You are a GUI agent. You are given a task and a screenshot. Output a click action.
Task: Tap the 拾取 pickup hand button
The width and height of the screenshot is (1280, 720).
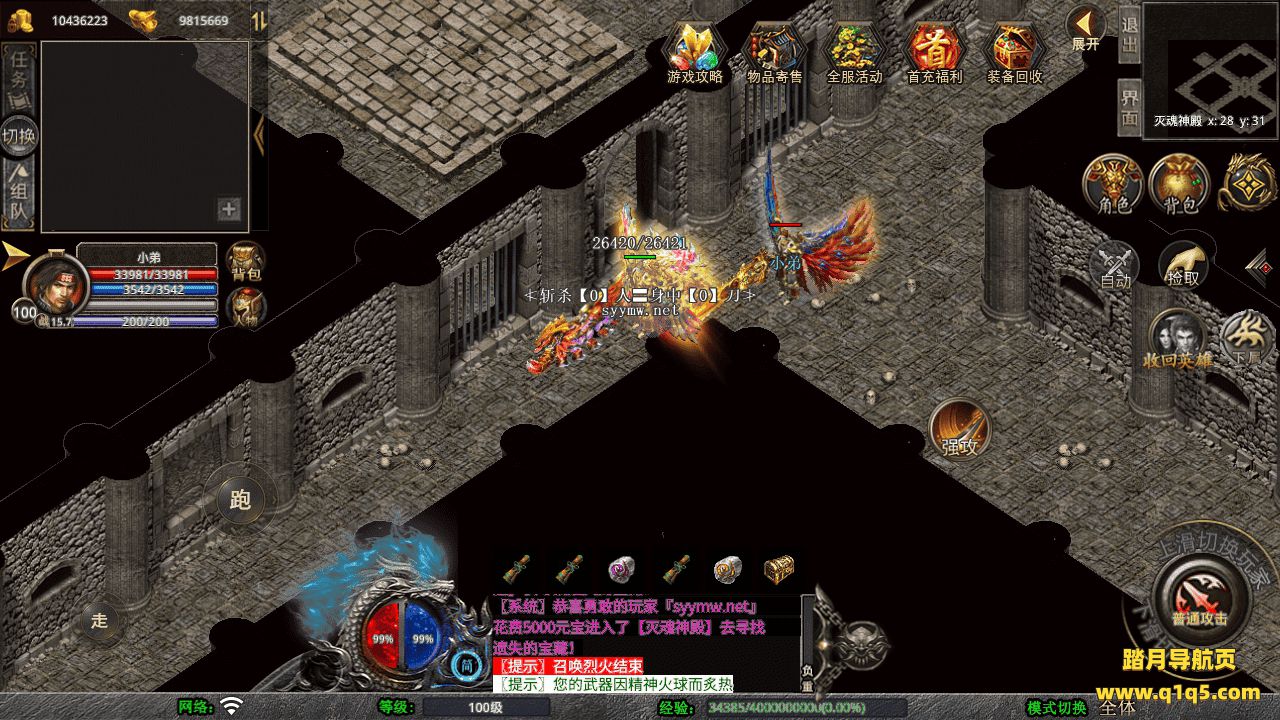[x=1183, y=265]
